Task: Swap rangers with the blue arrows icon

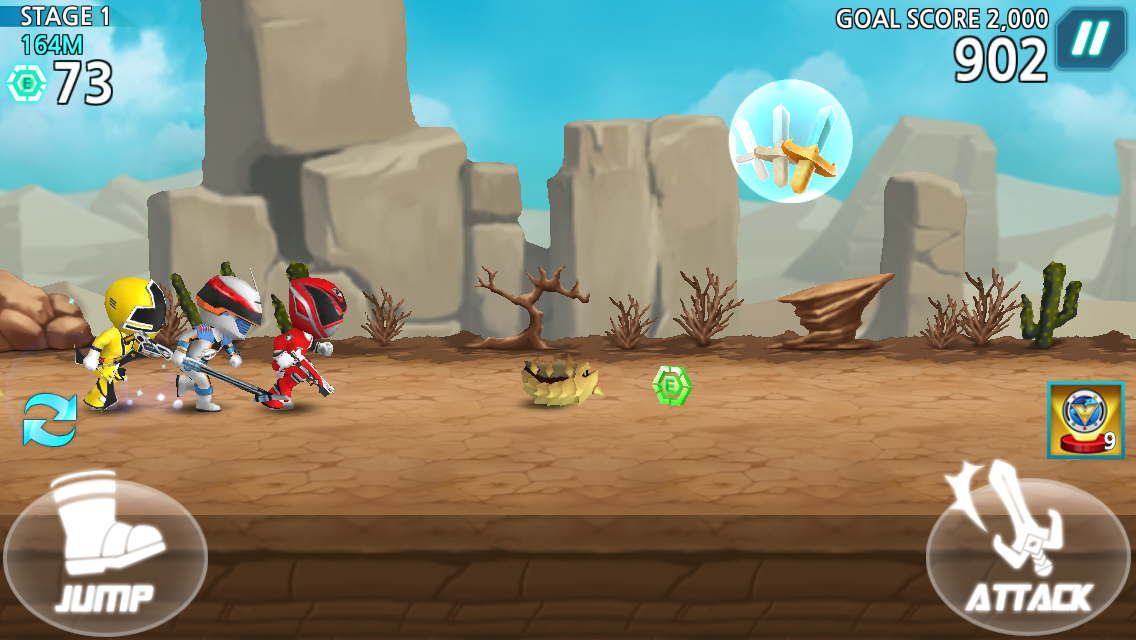Action: [x=49, y=419]
